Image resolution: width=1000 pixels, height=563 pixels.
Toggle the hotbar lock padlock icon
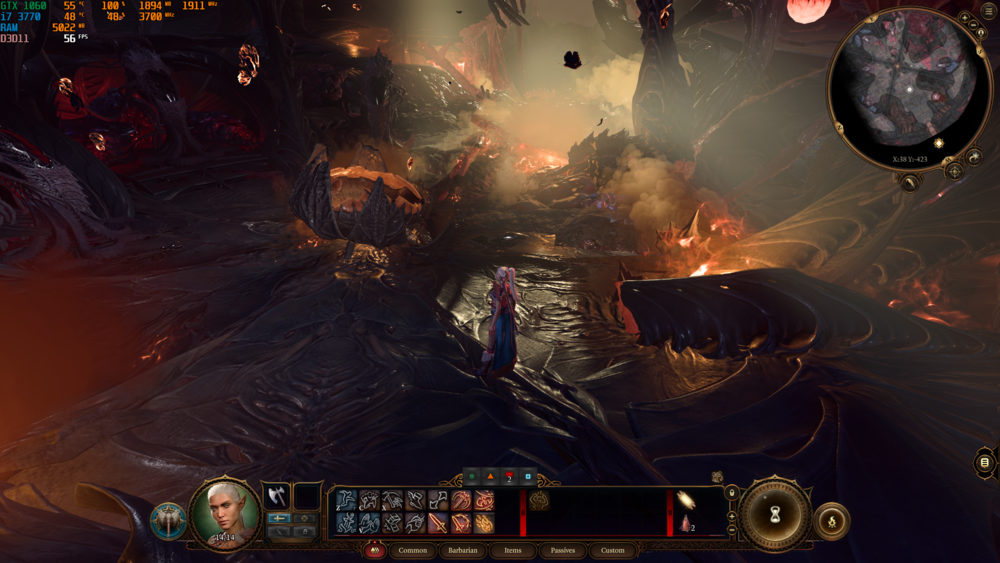tap(731, 492)
